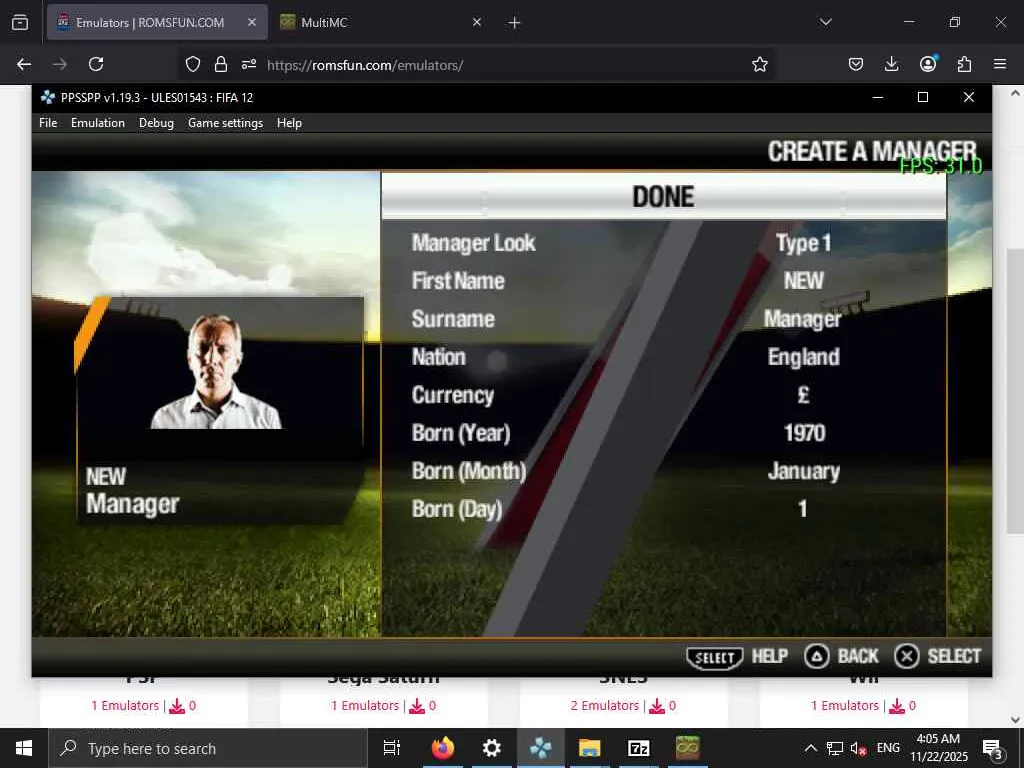
Task: Edit the Surname entry
Action: coord(453,319)
